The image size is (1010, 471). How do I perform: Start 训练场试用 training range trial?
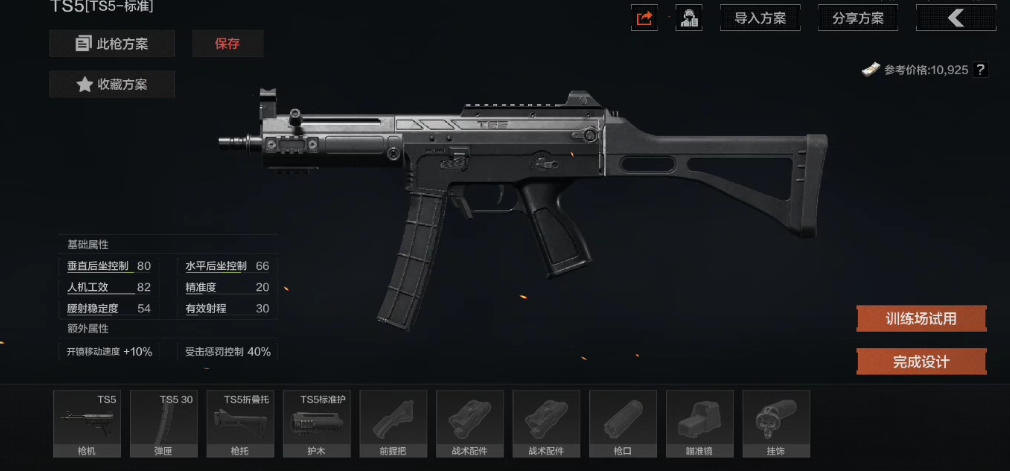tap(921, 319)
